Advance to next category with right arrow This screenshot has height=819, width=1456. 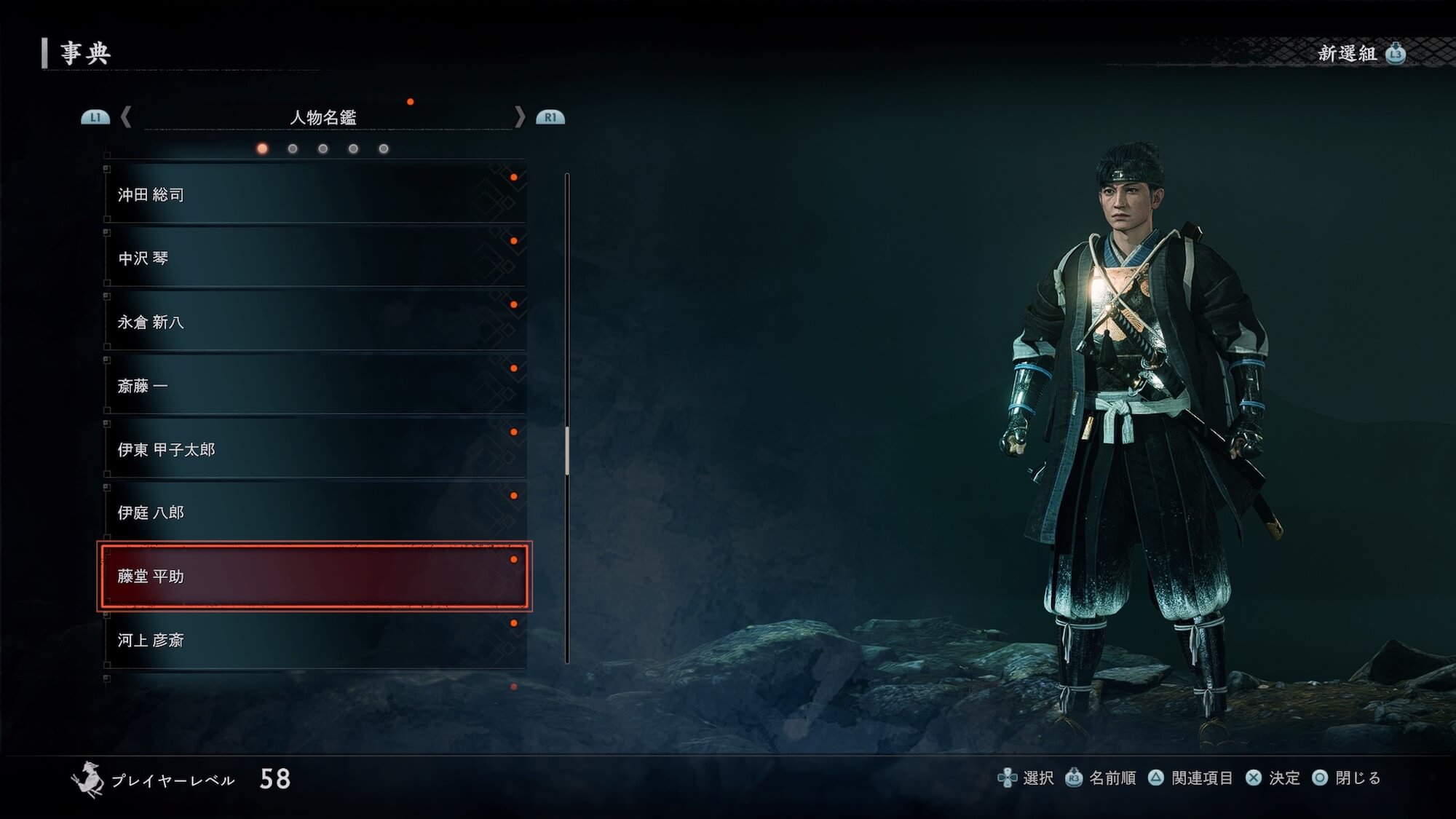click(519, 116)
